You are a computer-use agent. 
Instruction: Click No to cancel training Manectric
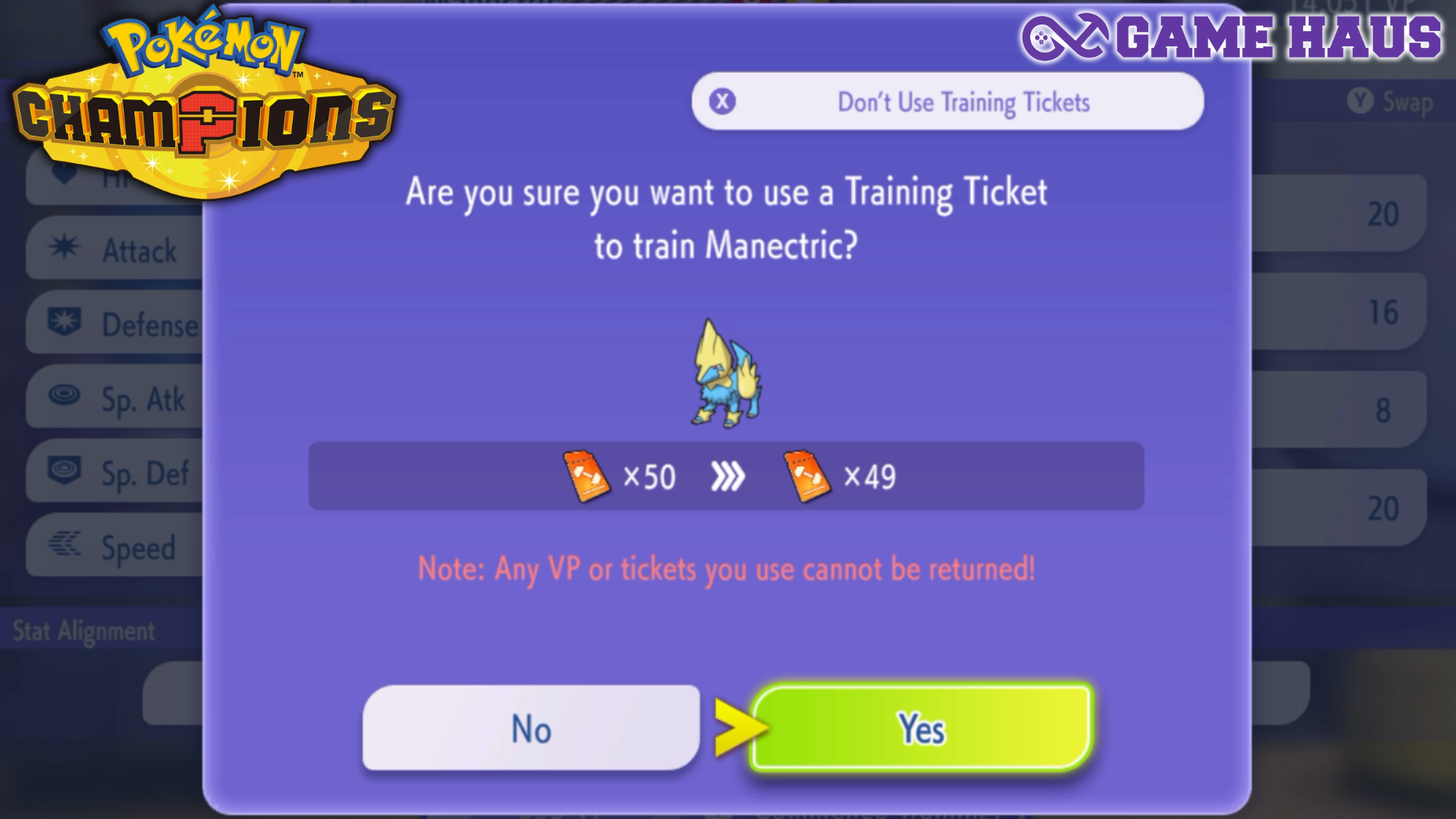coord(531,730)
